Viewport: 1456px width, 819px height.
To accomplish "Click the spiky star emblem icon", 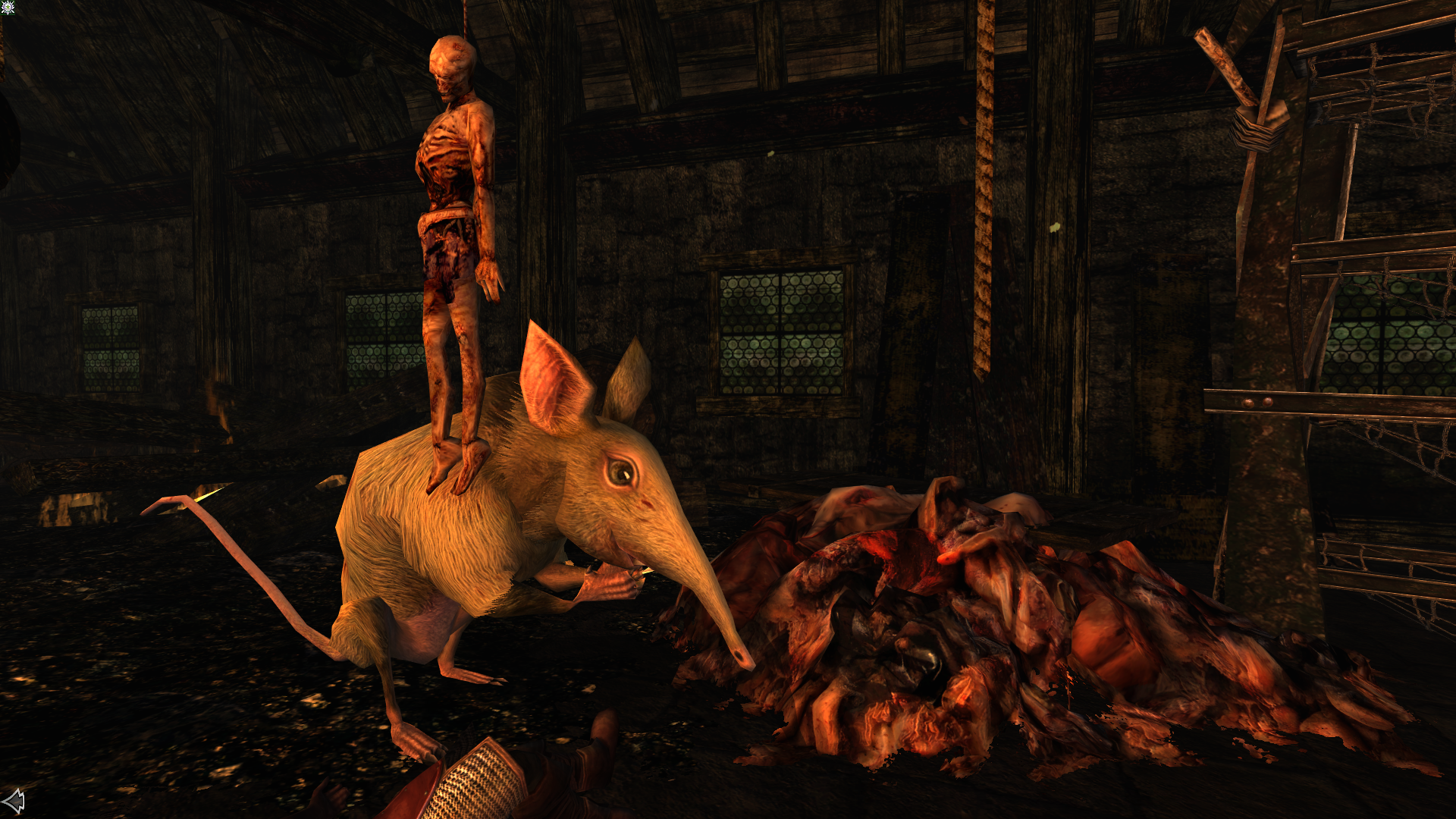I will click(8, 8).
